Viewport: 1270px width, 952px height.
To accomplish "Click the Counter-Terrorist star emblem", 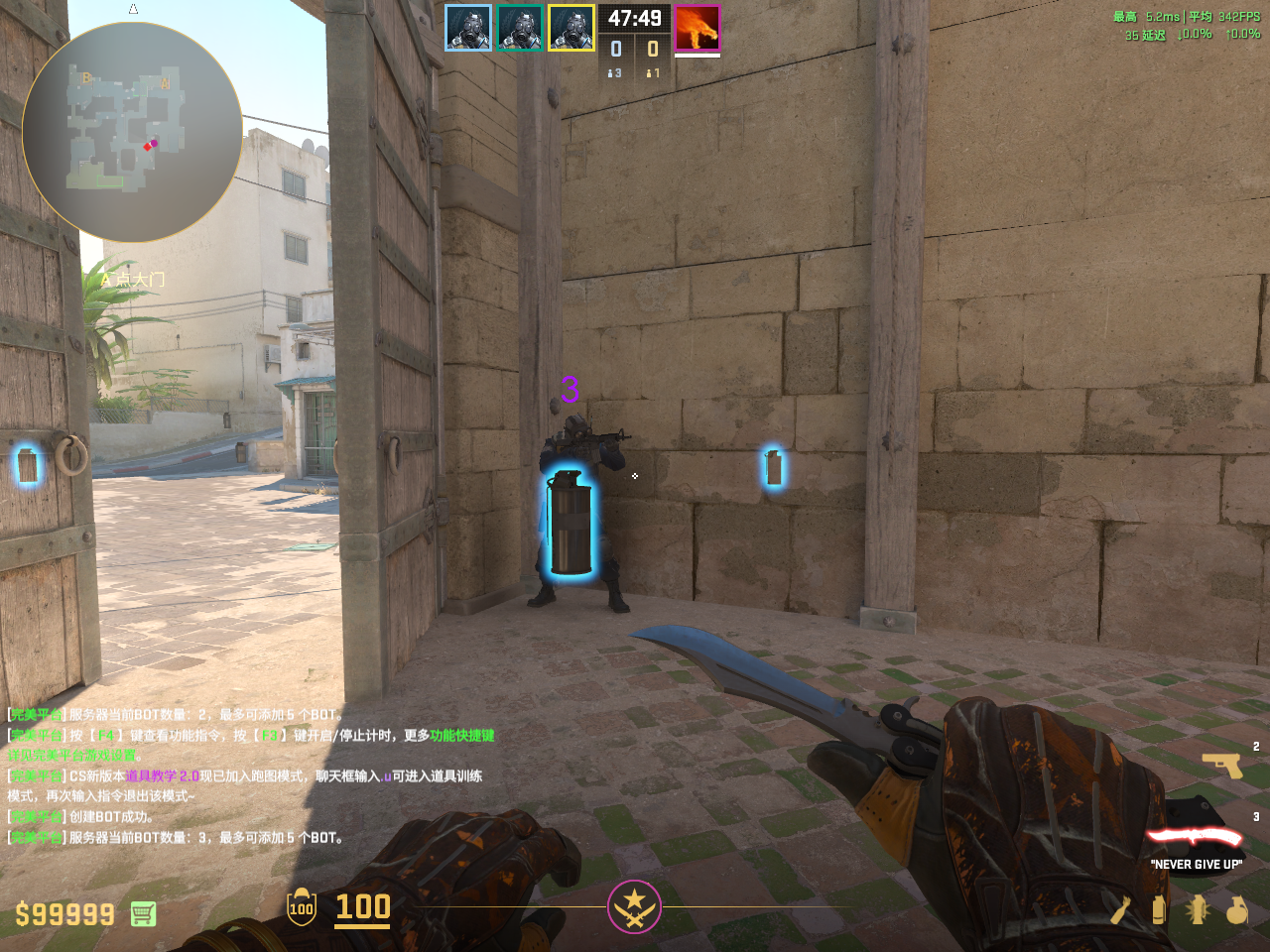I will [634, 906].
